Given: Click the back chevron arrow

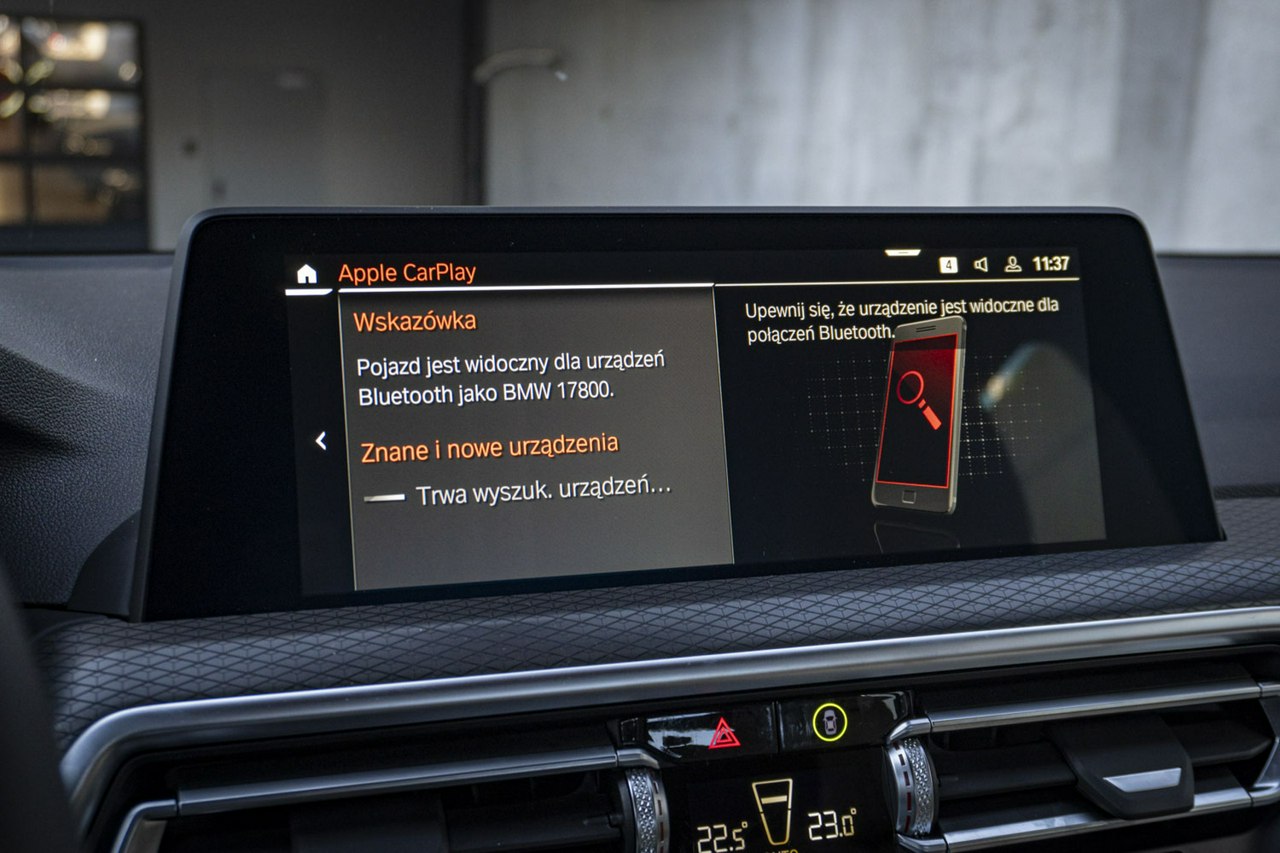Looking at the screenshot, I should pos(321,440).
